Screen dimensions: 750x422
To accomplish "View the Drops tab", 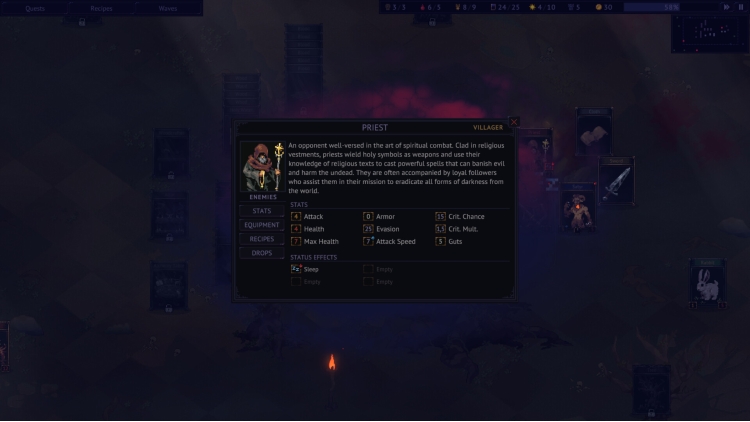I will click(262, 253).
